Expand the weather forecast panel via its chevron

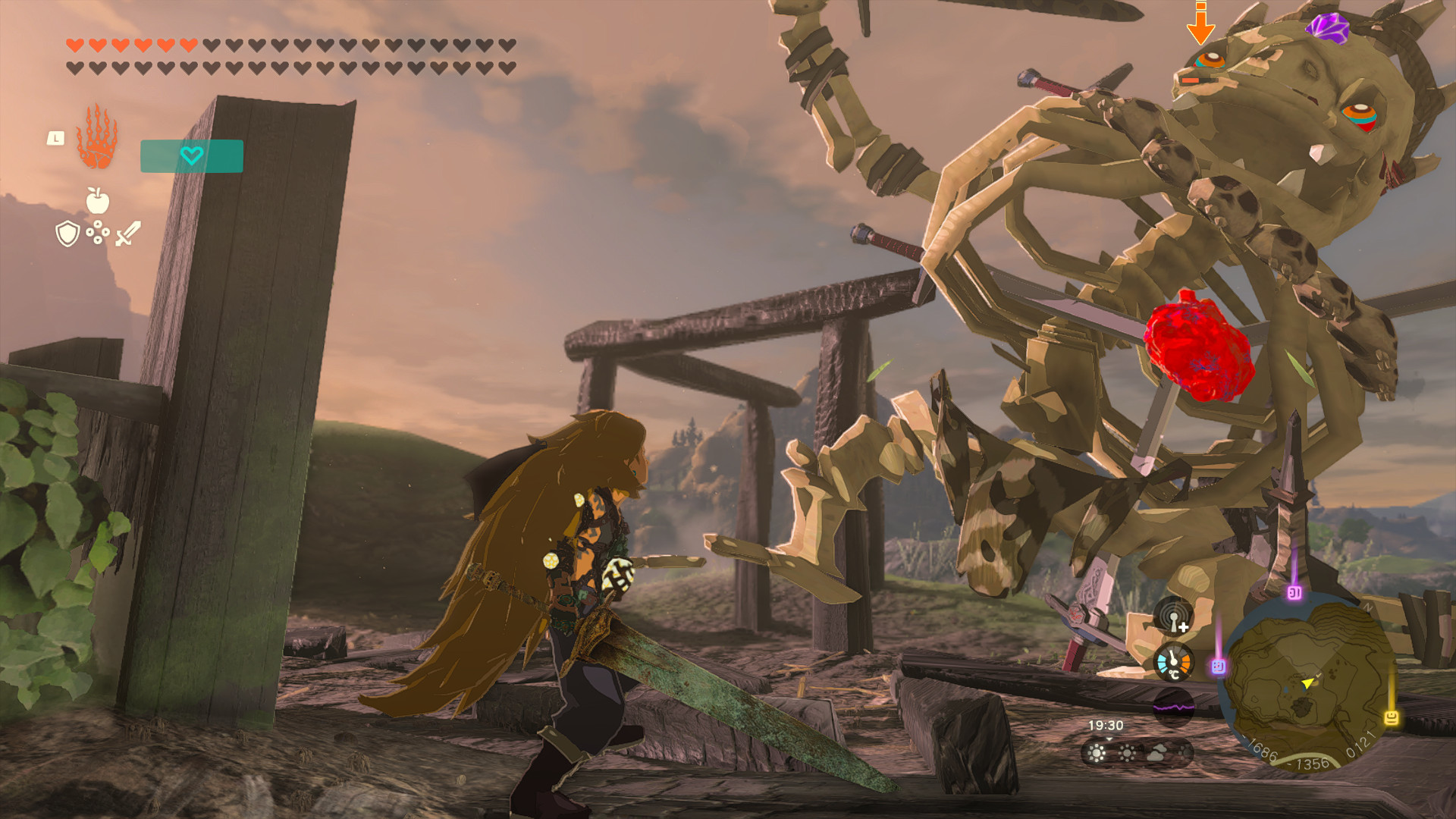tap(1109, 739)
